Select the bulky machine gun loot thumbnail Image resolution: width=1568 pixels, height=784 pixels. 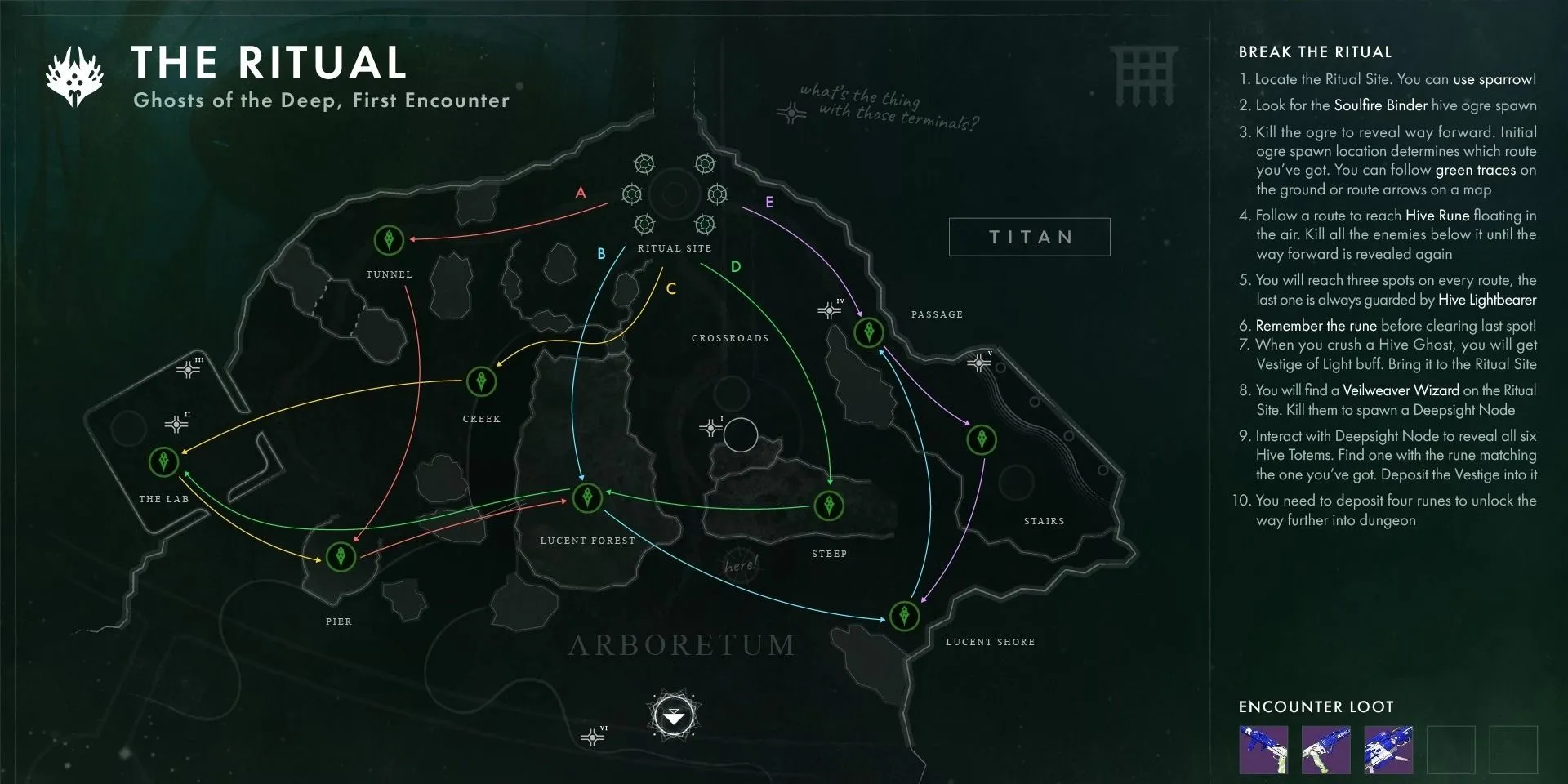pyautogui.click(x=1390, y=749)
